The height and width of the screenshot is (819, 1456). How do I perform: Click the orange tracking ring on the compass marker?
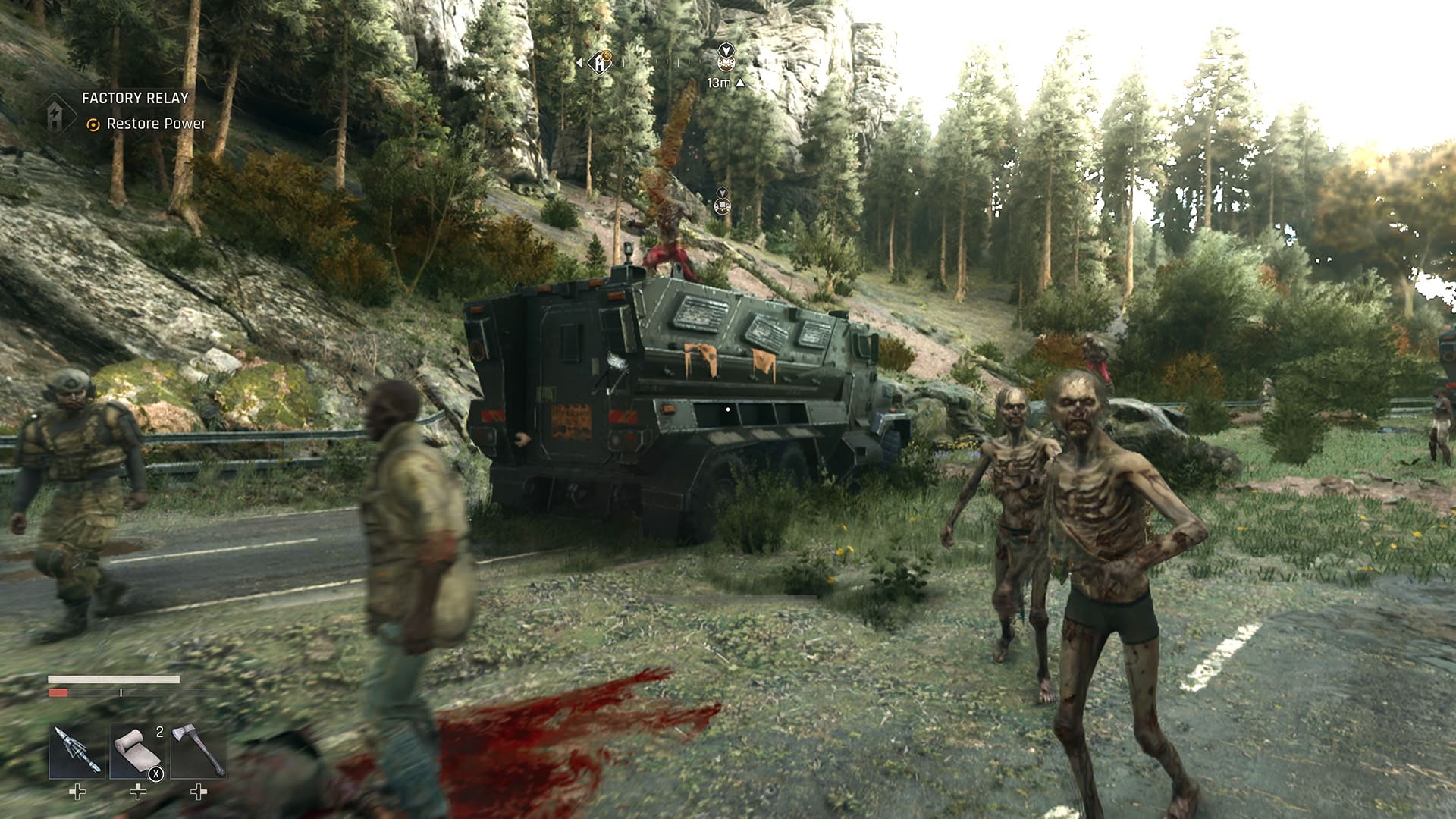pos(607,55)
